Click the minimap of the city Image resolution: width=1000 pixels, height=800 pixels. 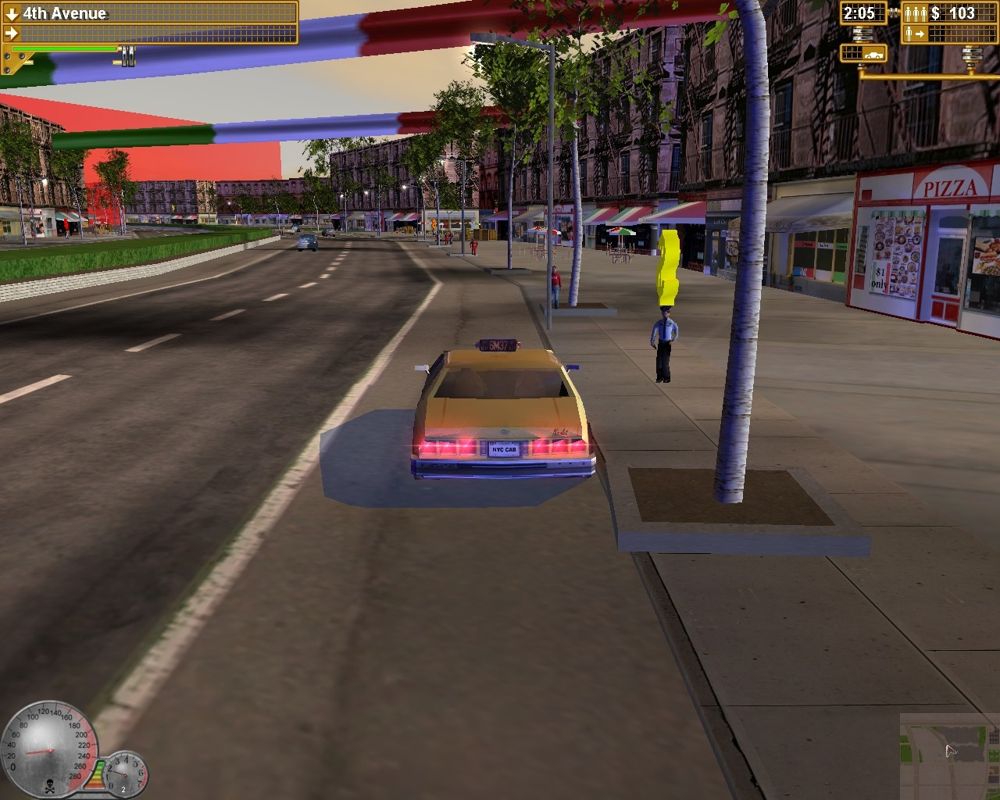(x=949, y=755)
